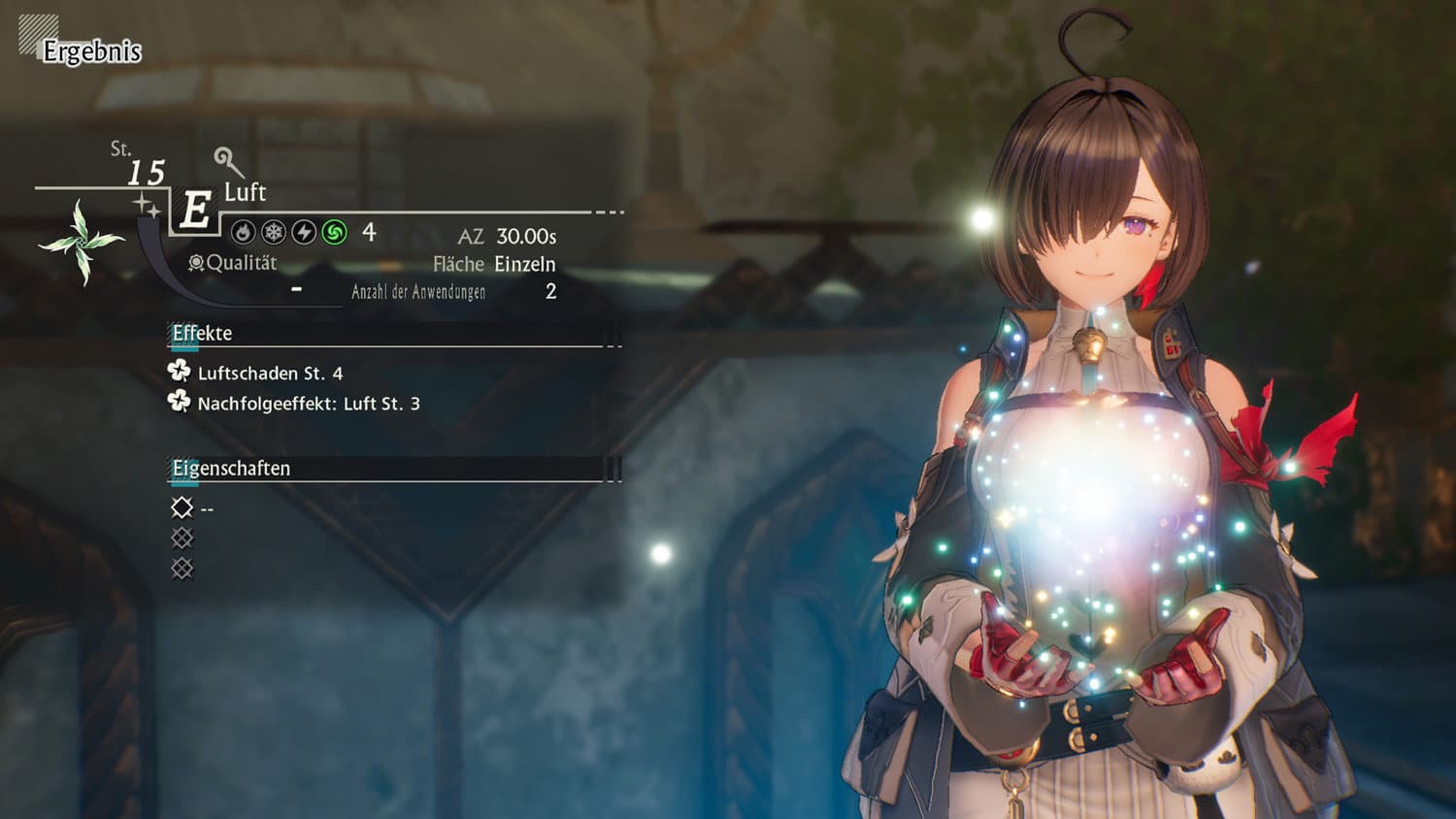Viewport: 1456px width, 819px height.
Task: Click the snowflake ice element icon
Action: click(x=274, y=232)
